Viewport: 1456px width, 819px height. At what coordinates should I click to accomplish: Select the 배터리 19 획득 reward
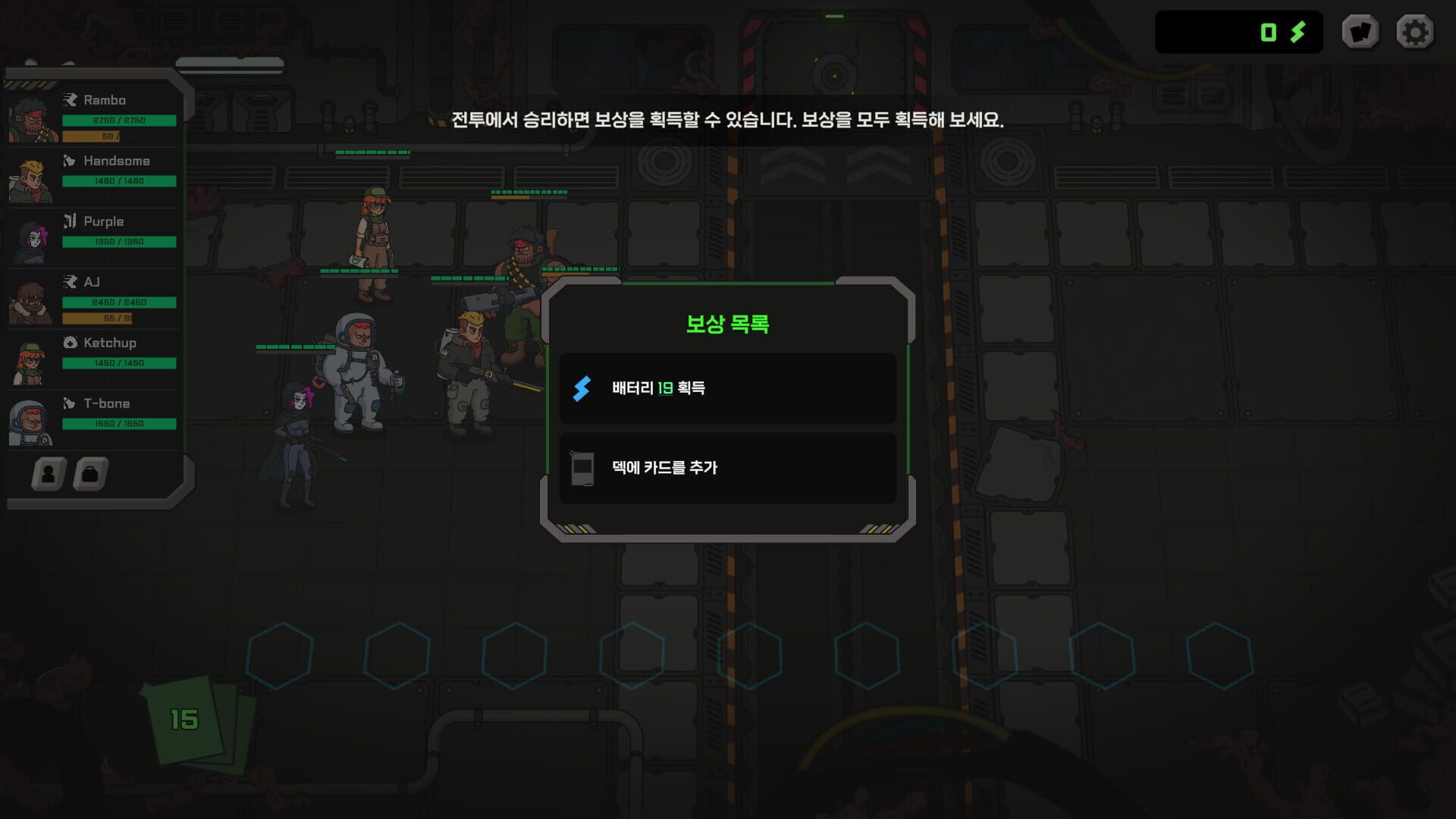(x=726, y=388)
